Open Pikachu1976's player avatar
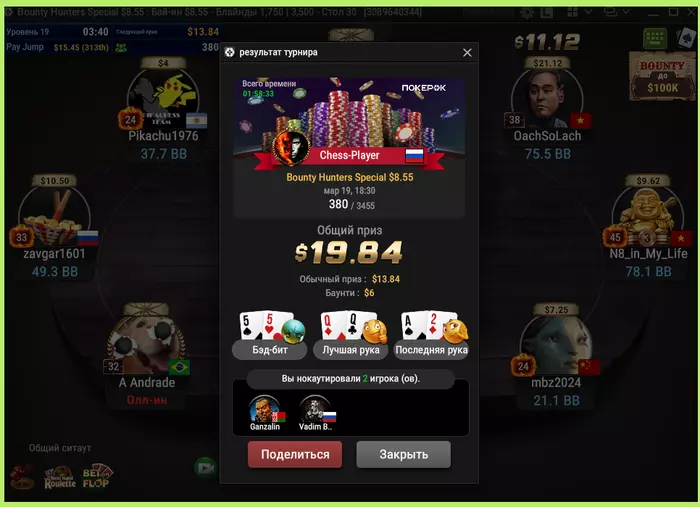This screenshot has width=700, height=507. point(163,98)
